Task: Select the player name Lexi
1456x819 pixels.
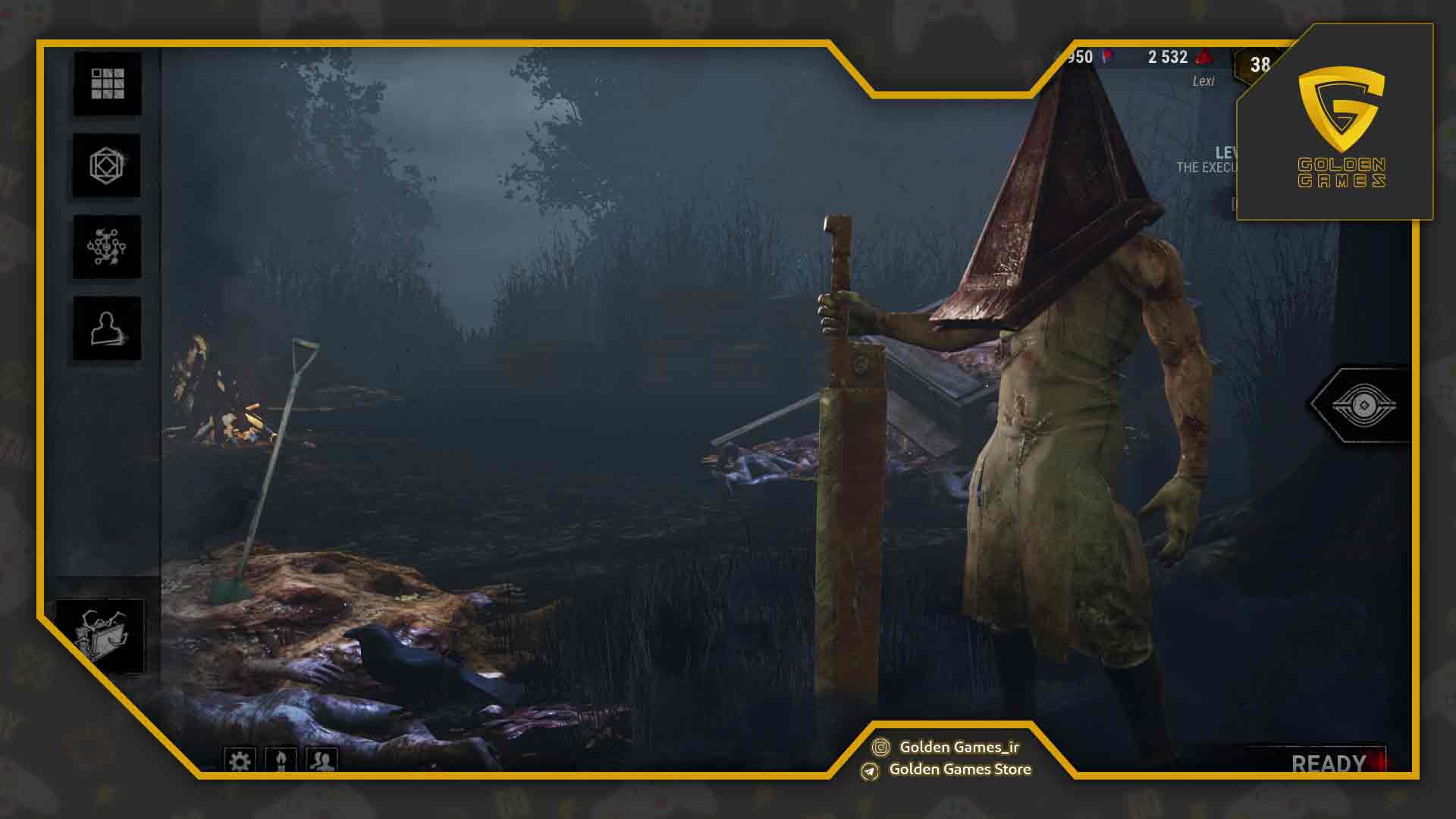Action: (x=1204, y=80)
